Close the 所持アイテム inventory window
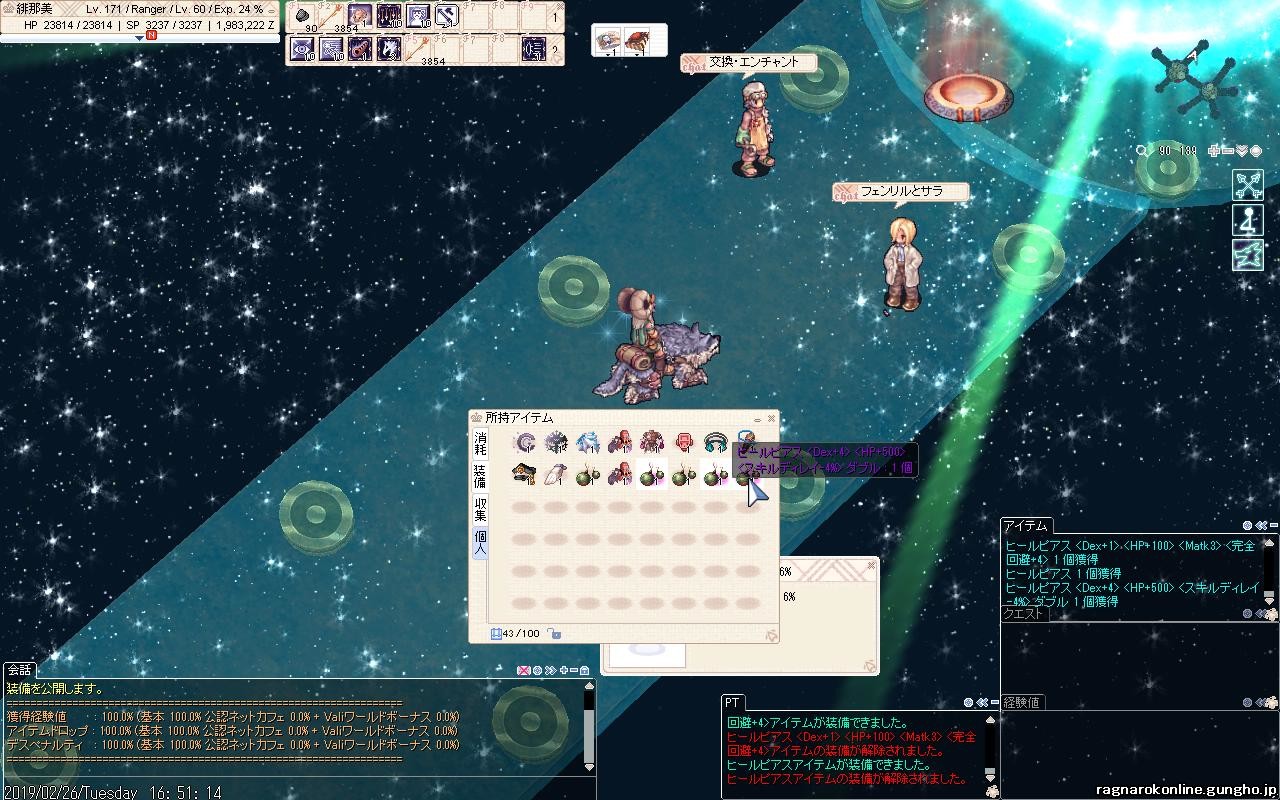1280x800 pixels. (771, 419)
